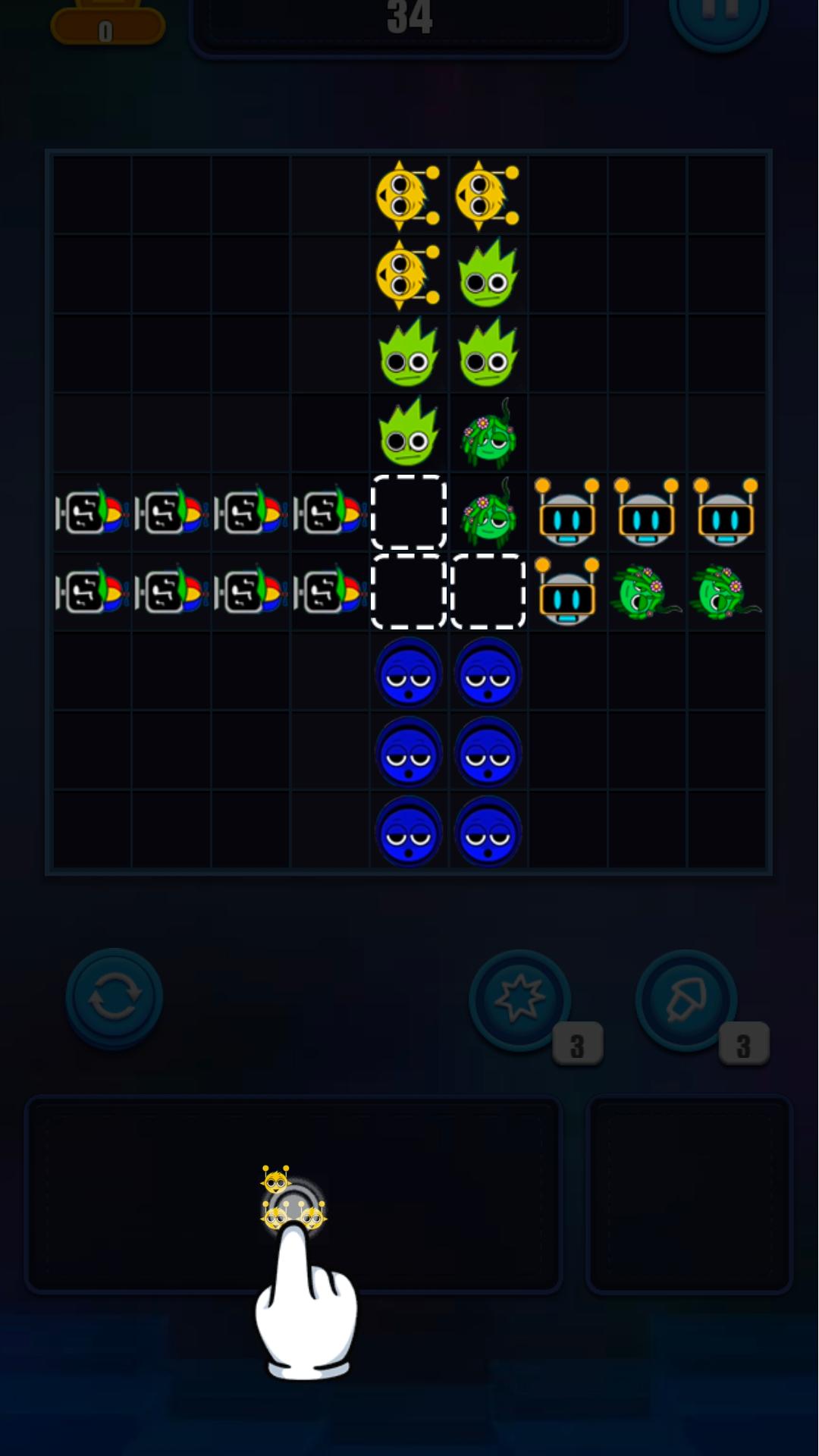
Task: Activate the starburst bomb power-up
Action: point(520,999)
